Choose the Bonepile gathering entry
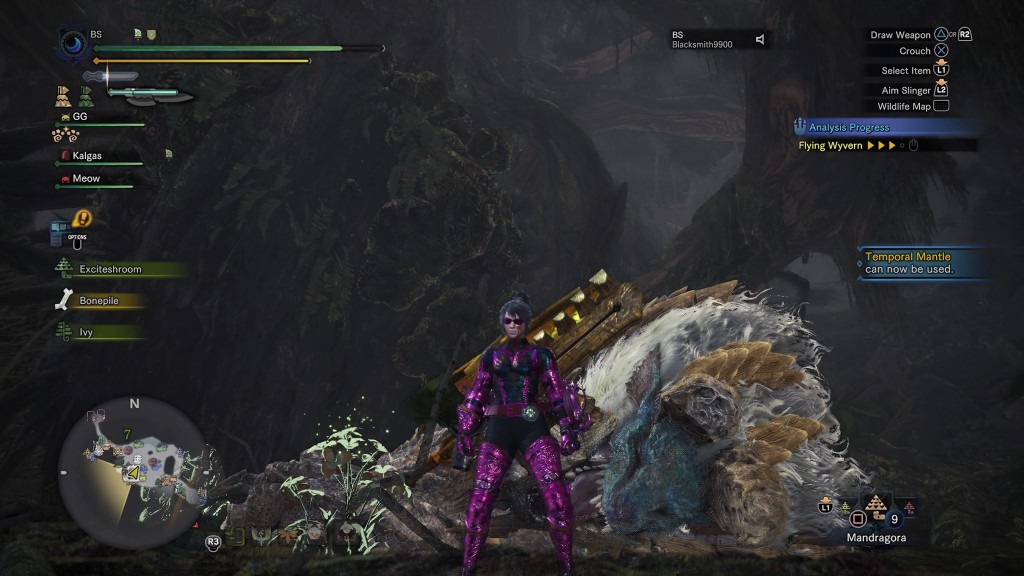1024x576 pixels. pos(99,300)
